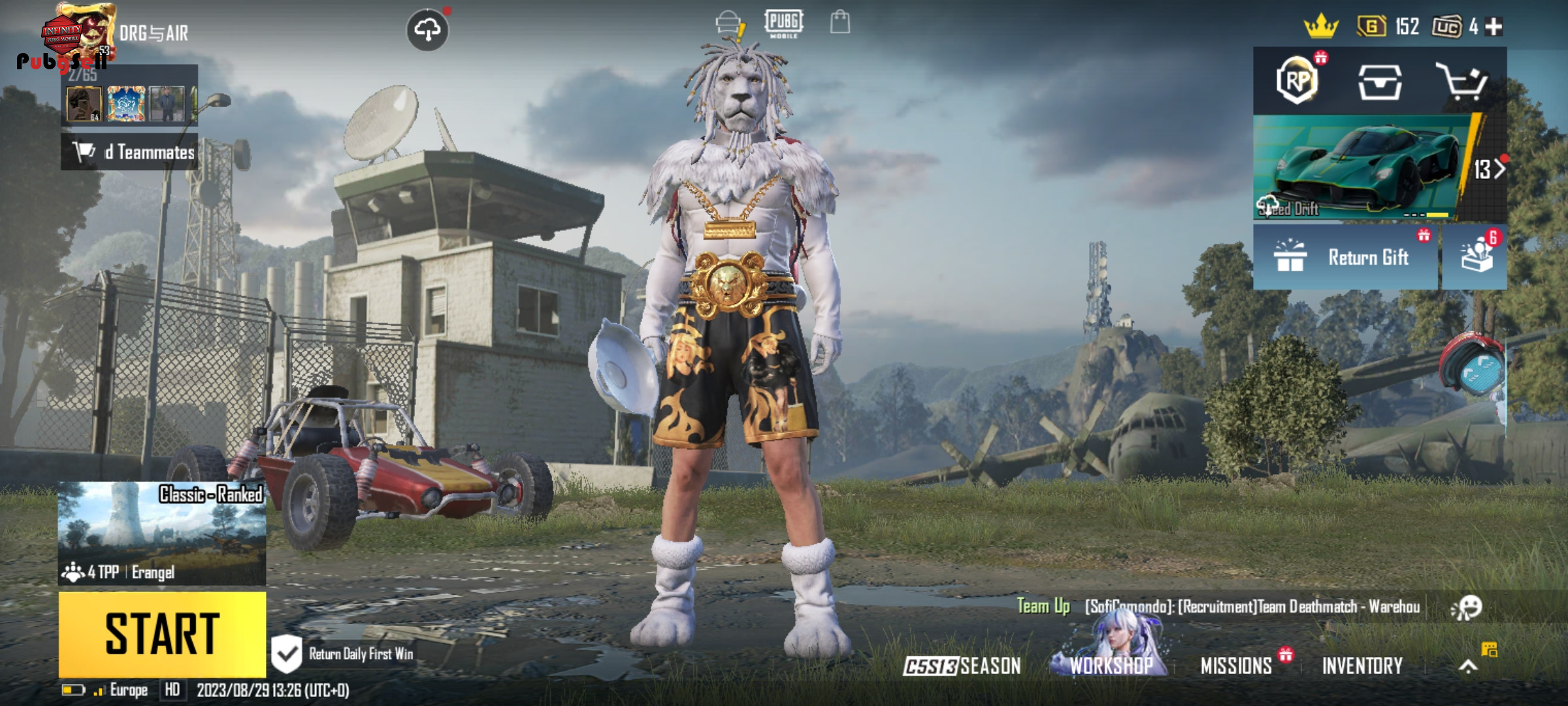The width and height of the screenshot is (1568, 706).
Task: Open the yellow crown icon
Action: click(x=1321, y=27)
